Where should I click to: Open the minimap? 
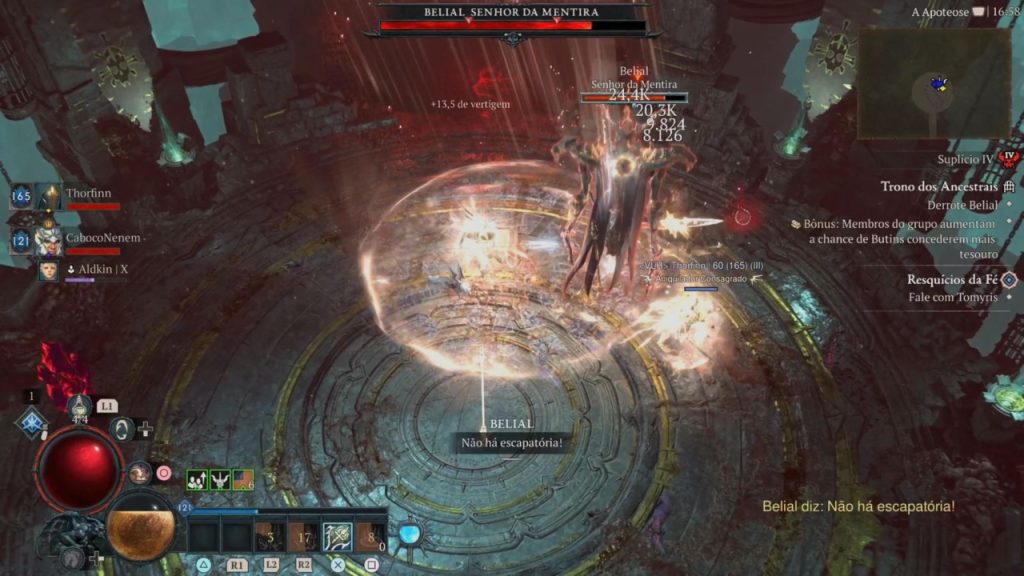(x=934, y=83)
